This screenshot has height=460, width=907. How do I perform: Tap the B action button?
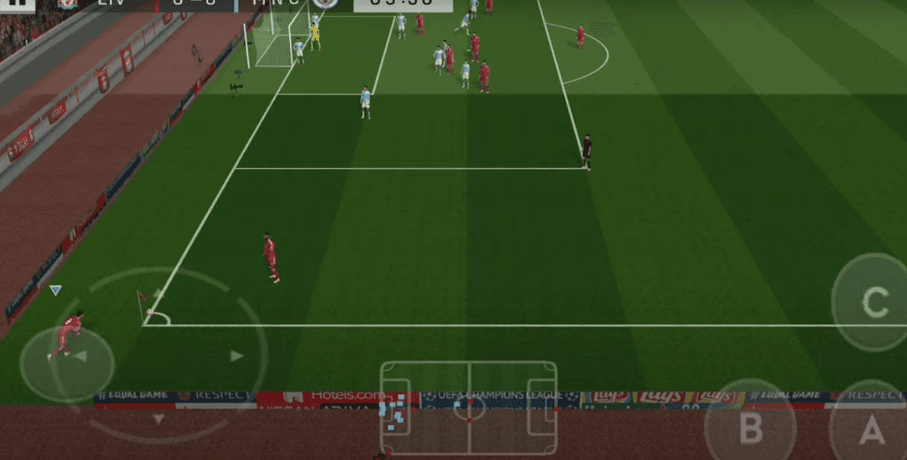coord(750,428)
